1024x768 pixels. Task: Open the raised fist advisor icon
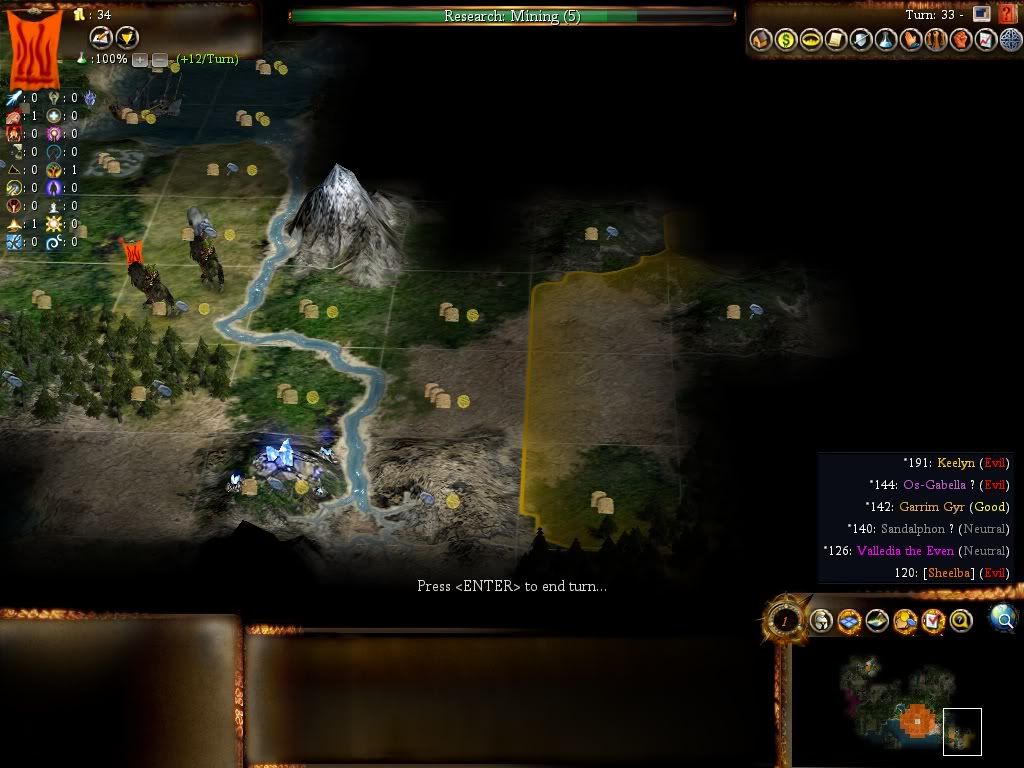click(x=961, y=40)
